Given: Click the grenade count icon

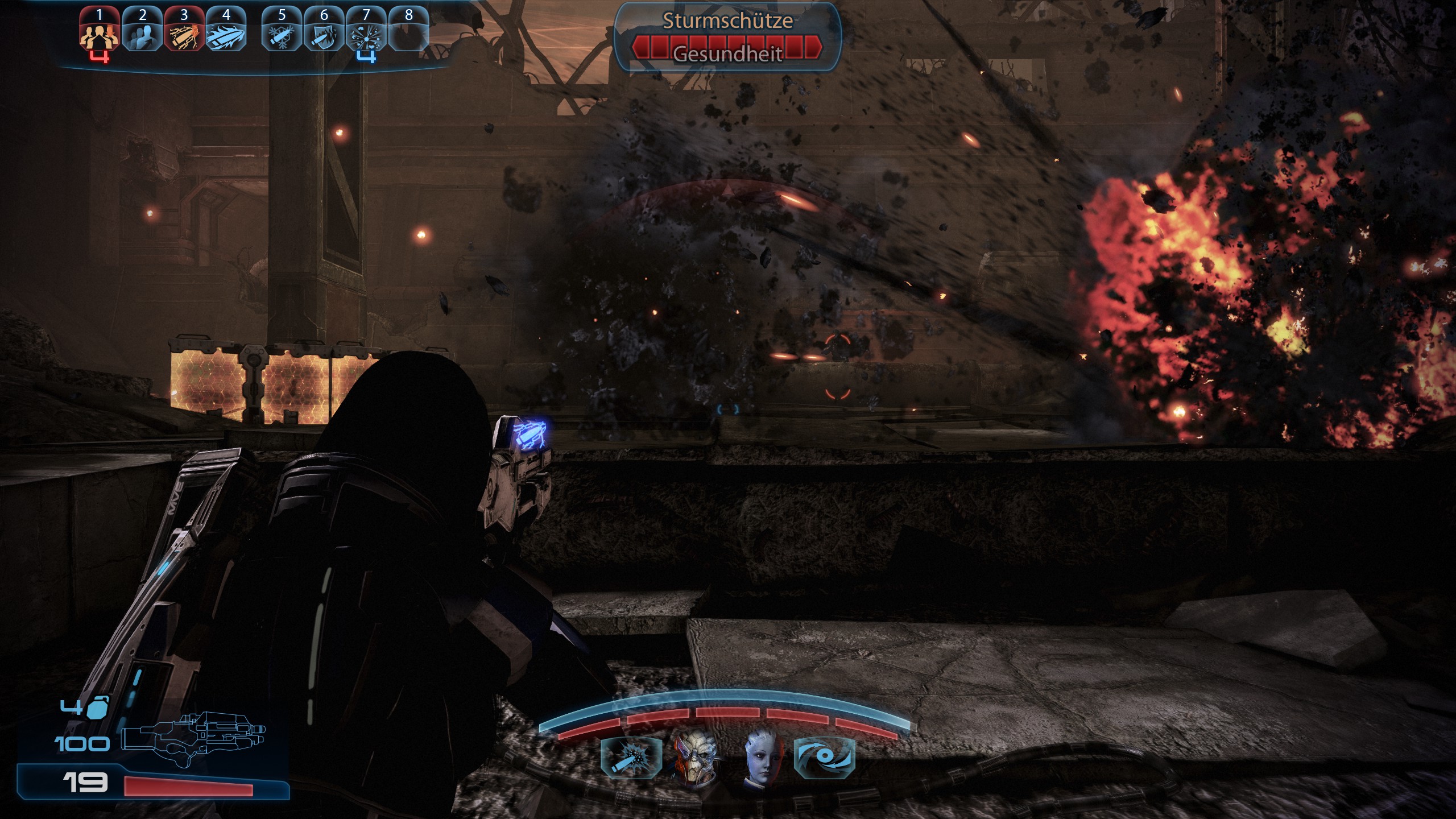Looking at the screenshot, I should (98, 707).
